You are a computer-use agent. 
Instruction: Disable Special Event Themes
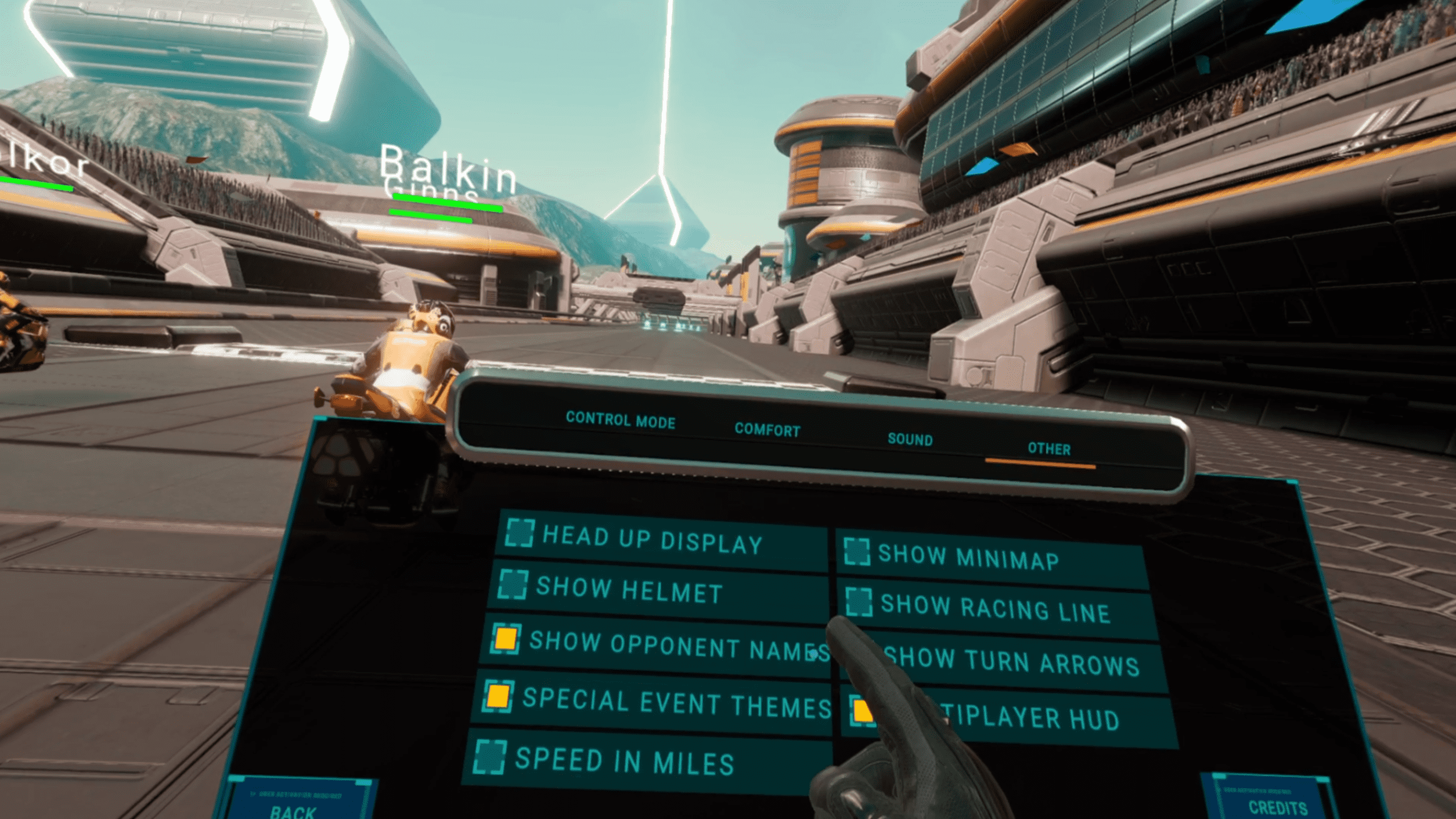coord(498,696)
